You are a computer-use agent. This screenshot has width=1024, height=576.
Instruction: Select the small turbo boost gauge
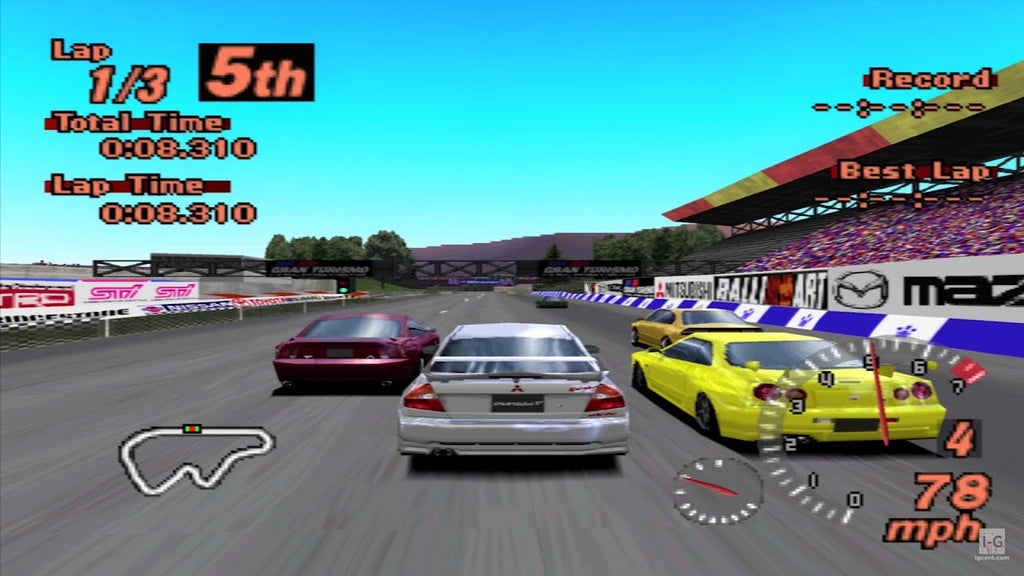(x=717, y=489)
